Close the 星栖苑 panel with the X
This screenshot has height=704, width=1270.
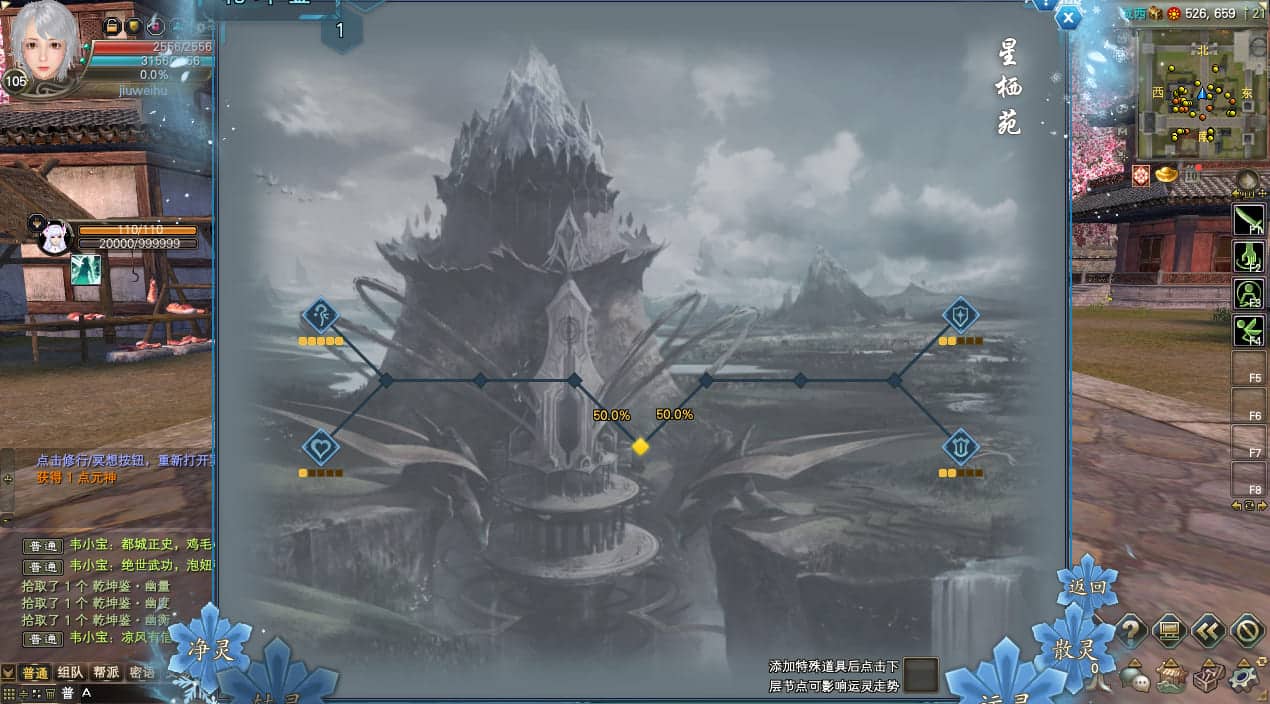tap(1069, 18)
